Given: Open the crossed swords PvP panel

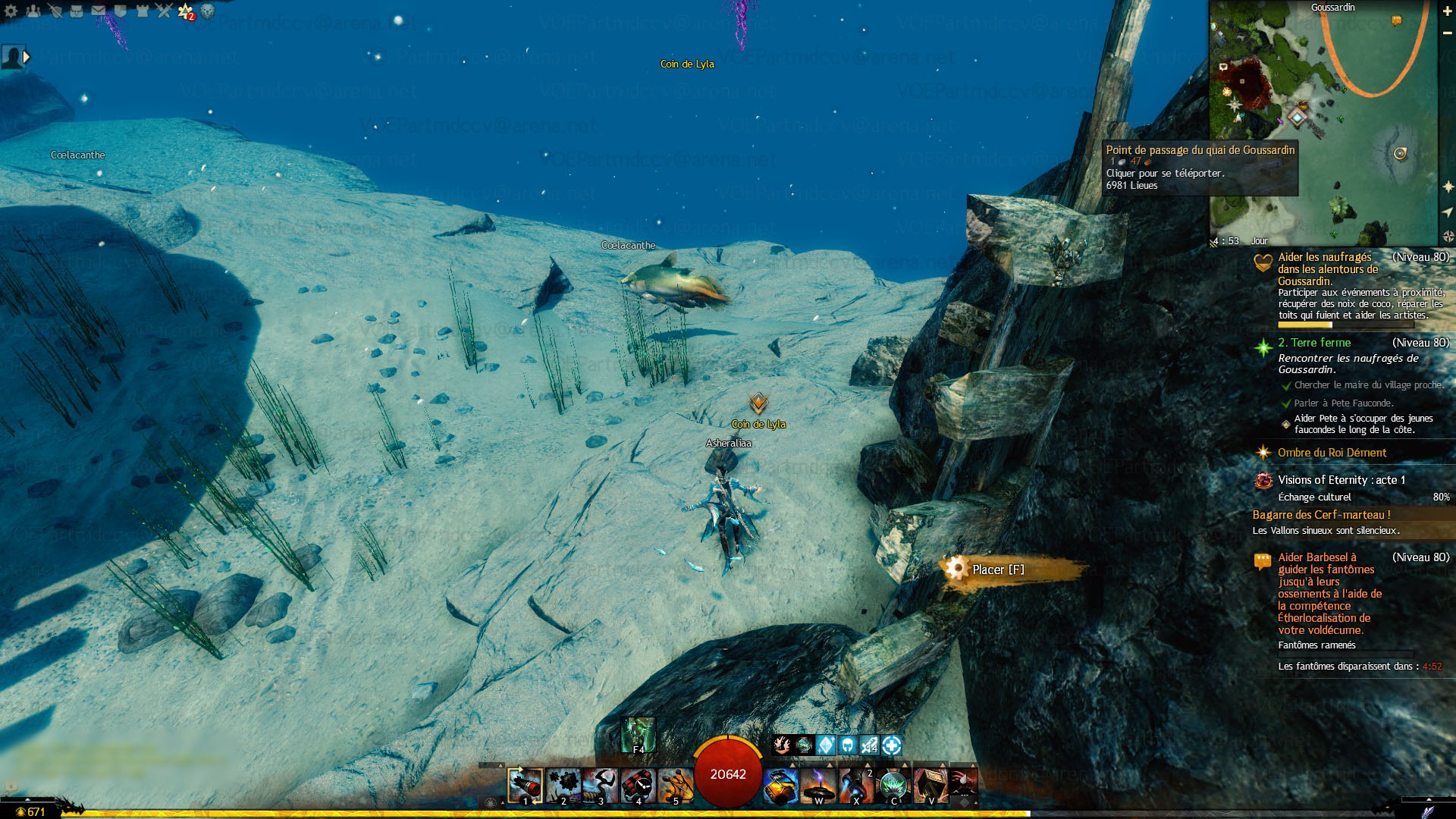Looking at the screenshot, I should [165, 11].
